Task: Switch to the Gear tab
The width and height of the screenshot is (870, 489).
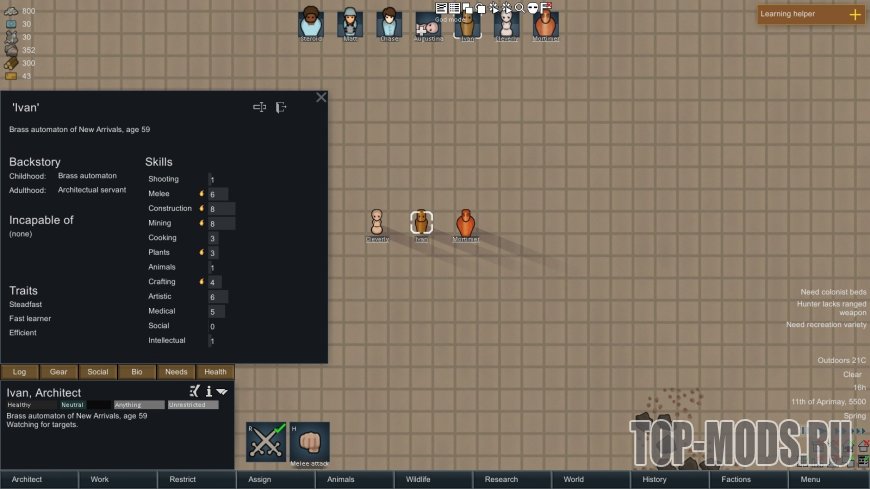Action: (x=59, y=372)
